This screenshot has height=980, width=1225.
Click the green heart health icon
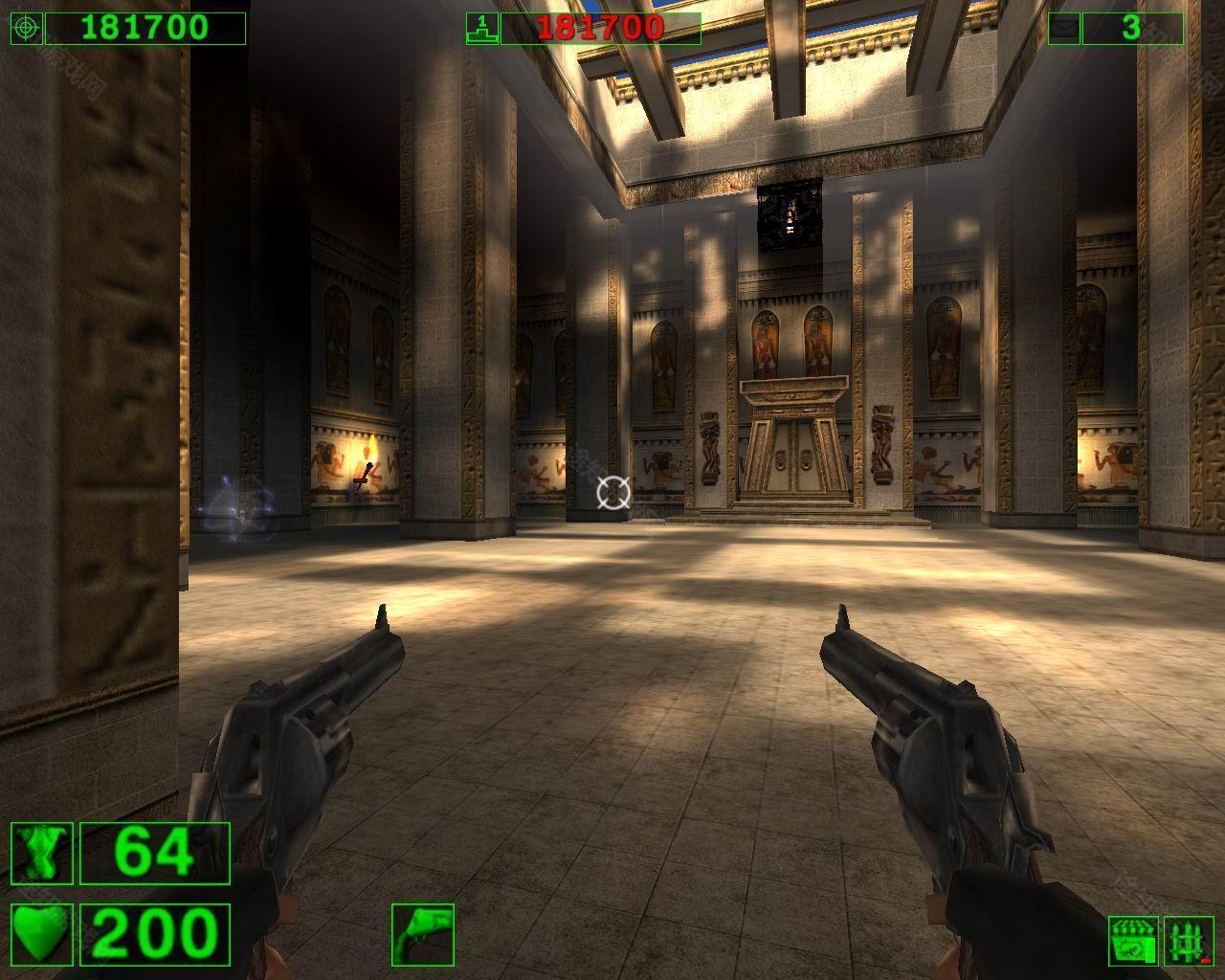(x=42, y=934)
